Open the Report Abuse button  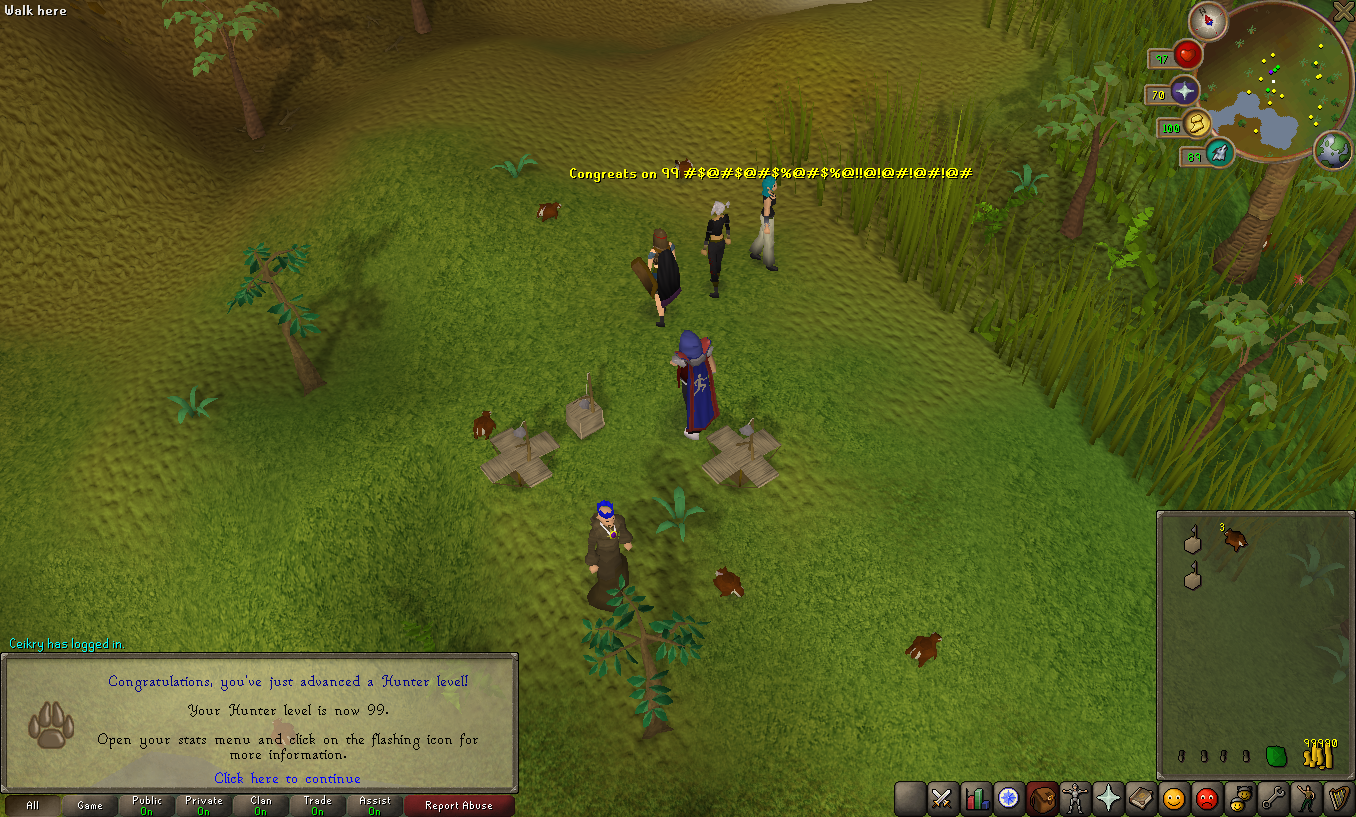point(459,805)
